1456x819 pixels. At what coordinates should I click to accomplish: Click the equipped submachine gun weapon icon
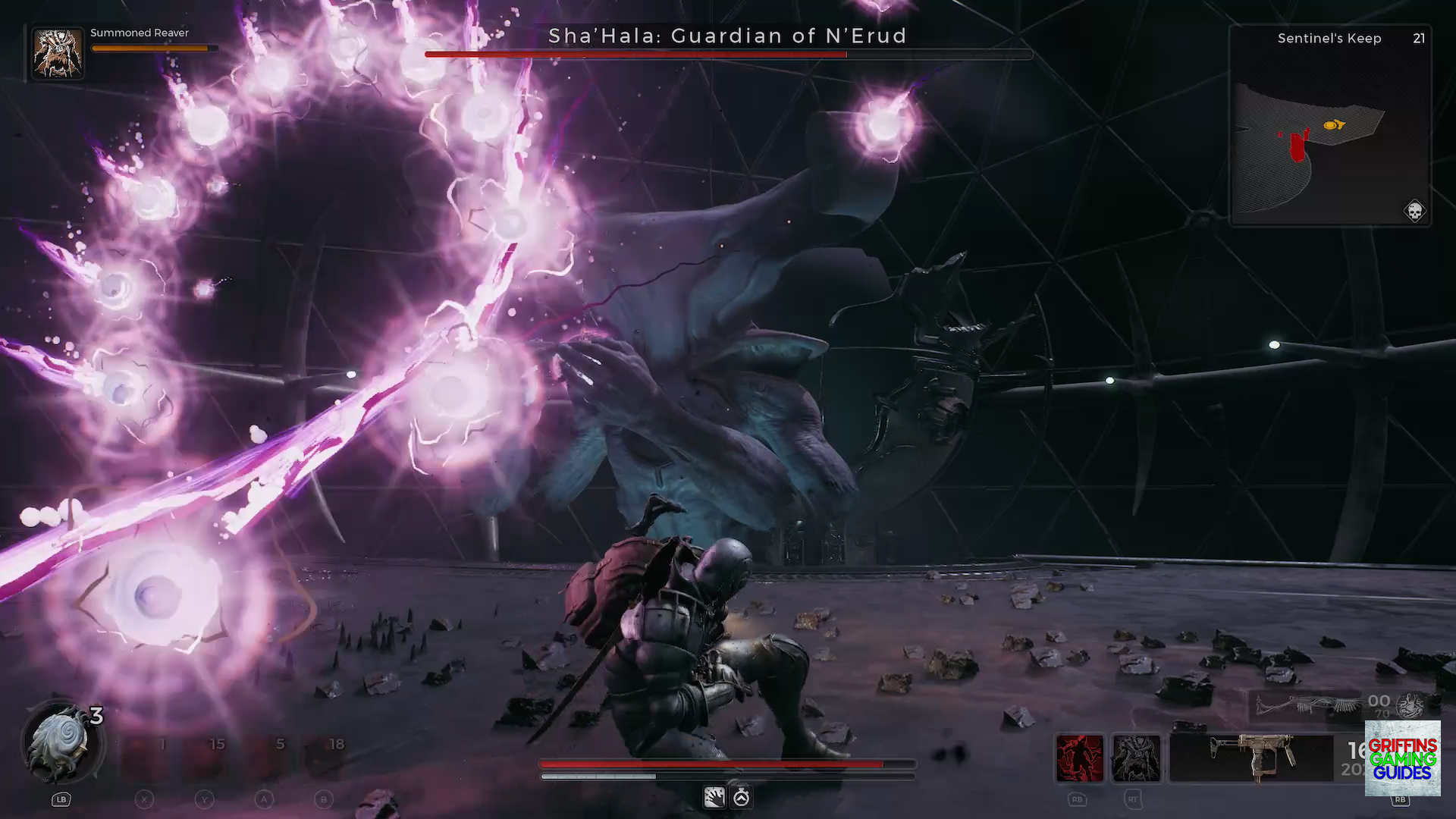point(1254,755)
